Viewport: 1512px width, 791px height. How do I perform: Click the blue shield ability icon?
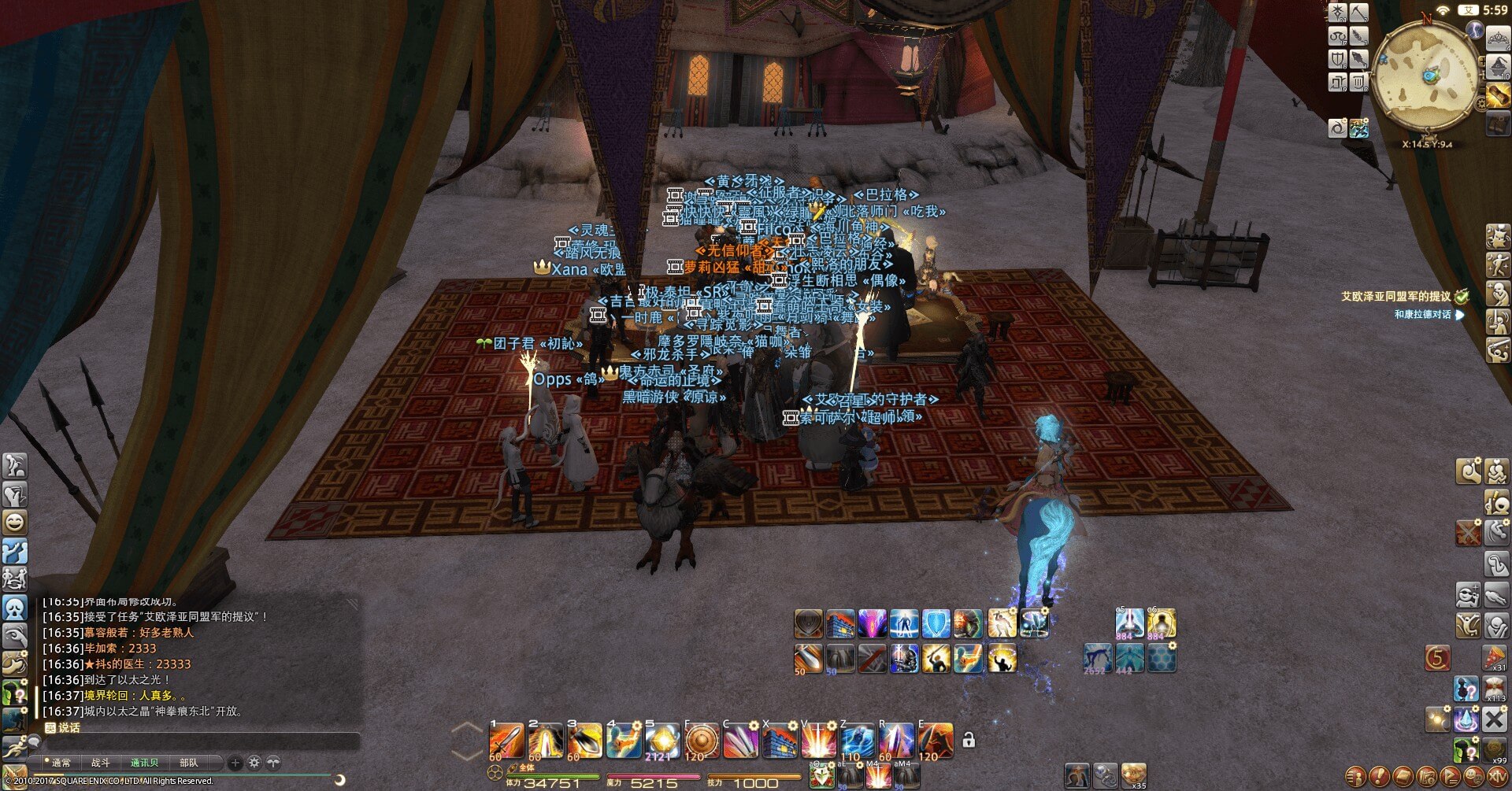(936, 623)
